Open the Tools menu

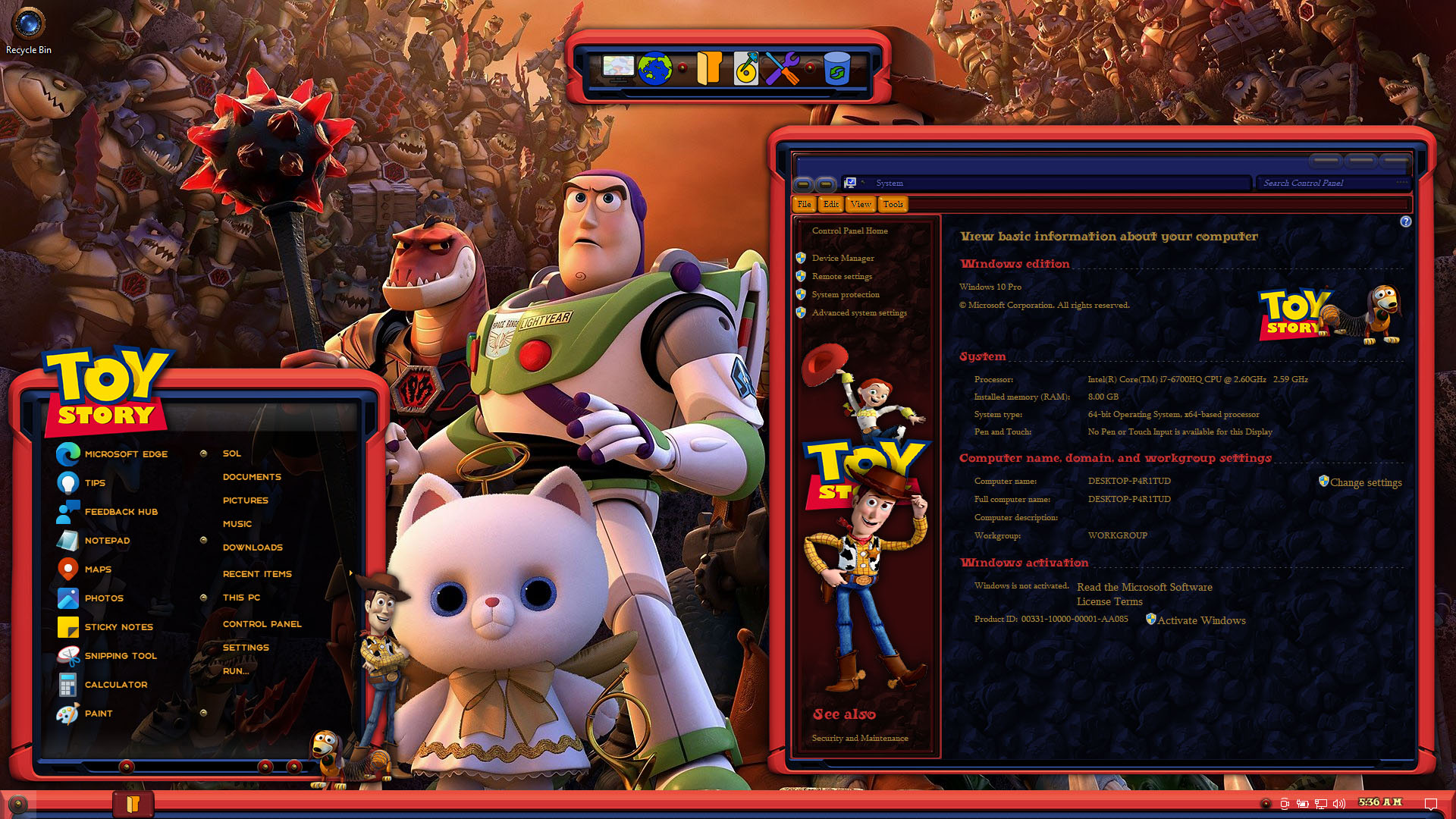pos(893,204)
